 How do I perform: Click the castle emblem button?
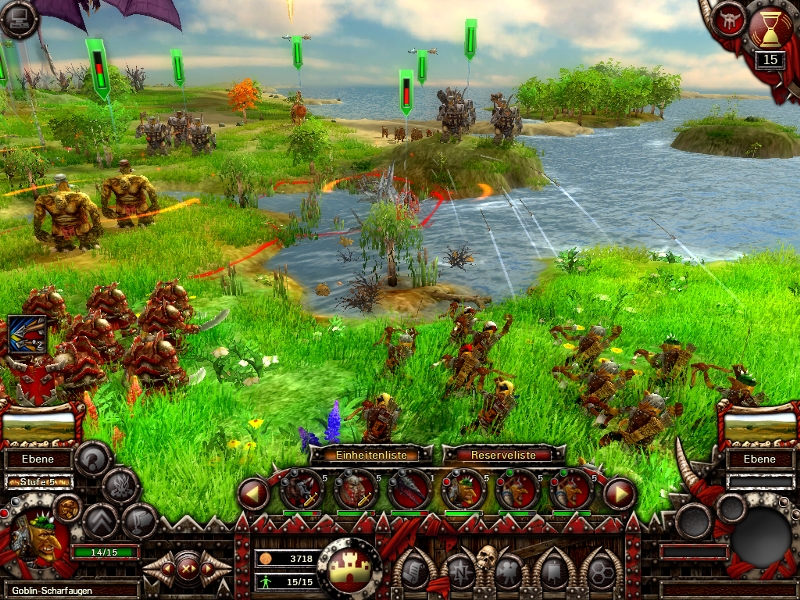(350, 568)
